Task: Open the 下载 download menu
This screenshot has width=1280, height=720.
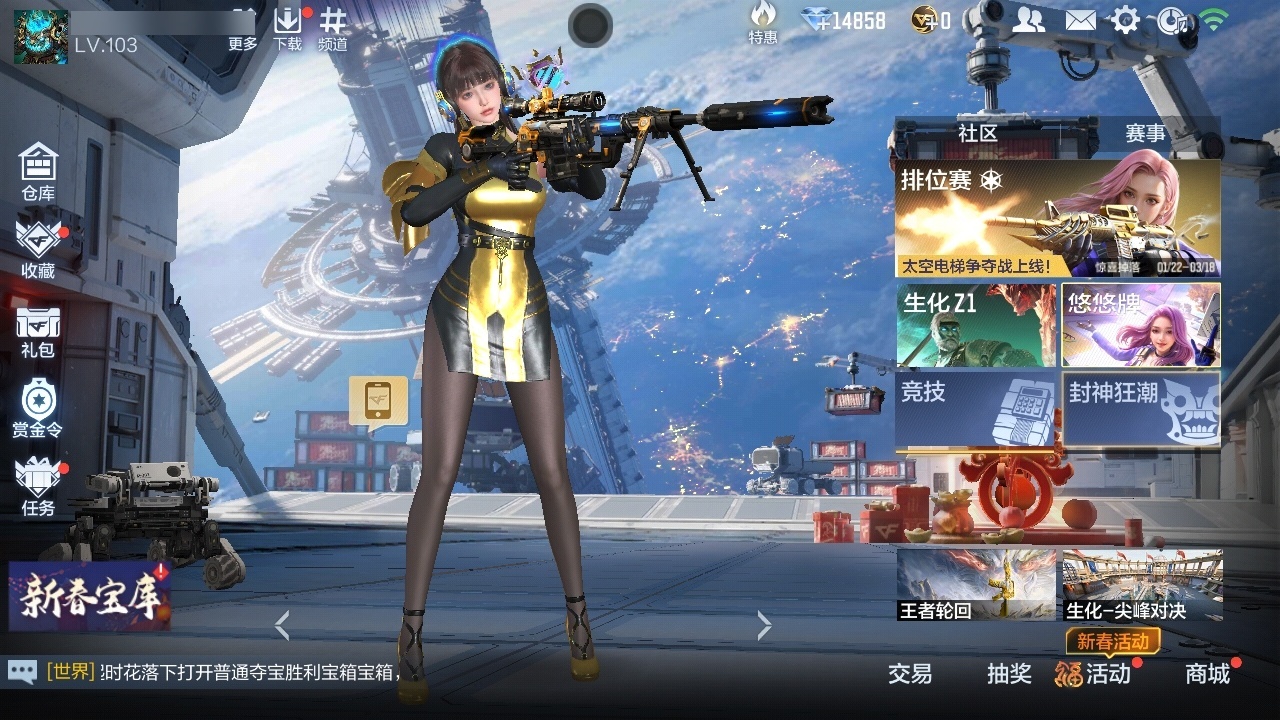Action: tap(288, 28)
